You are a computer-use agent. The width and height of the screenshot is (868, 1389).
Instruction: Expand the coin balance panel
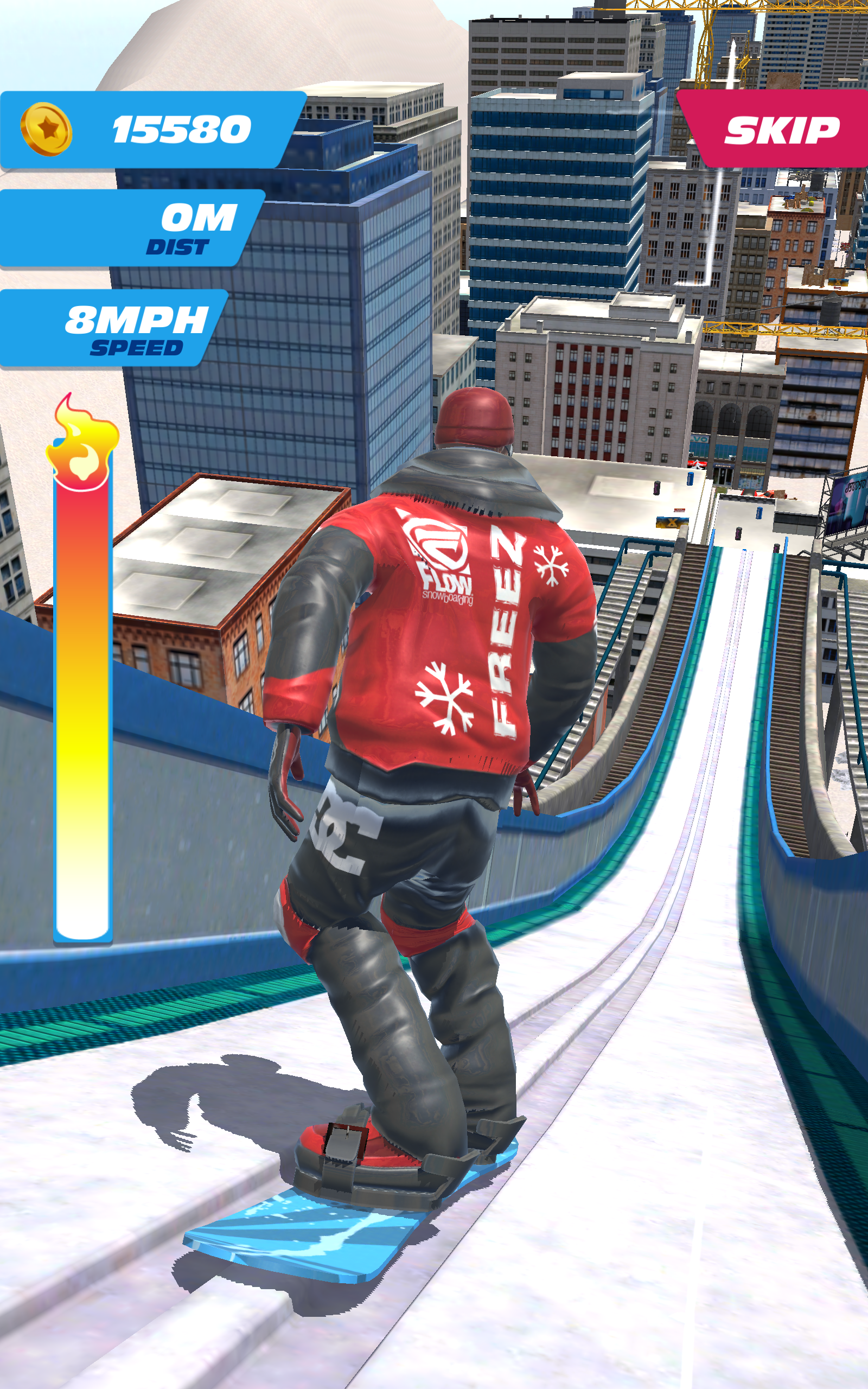point(155,129)
